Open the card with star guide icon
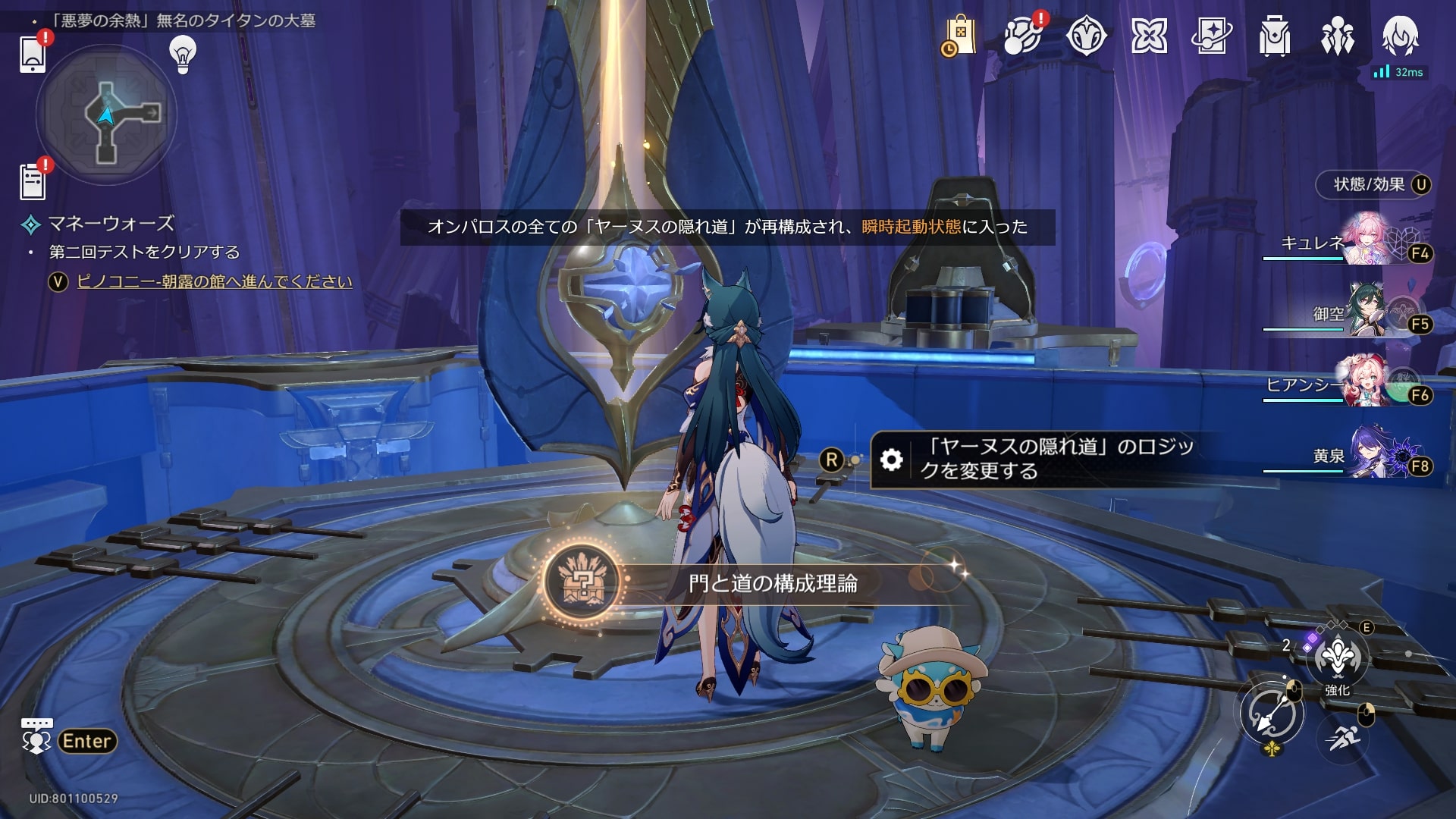Screen dimensions: 1456x819 click(x=1211, y=36)
